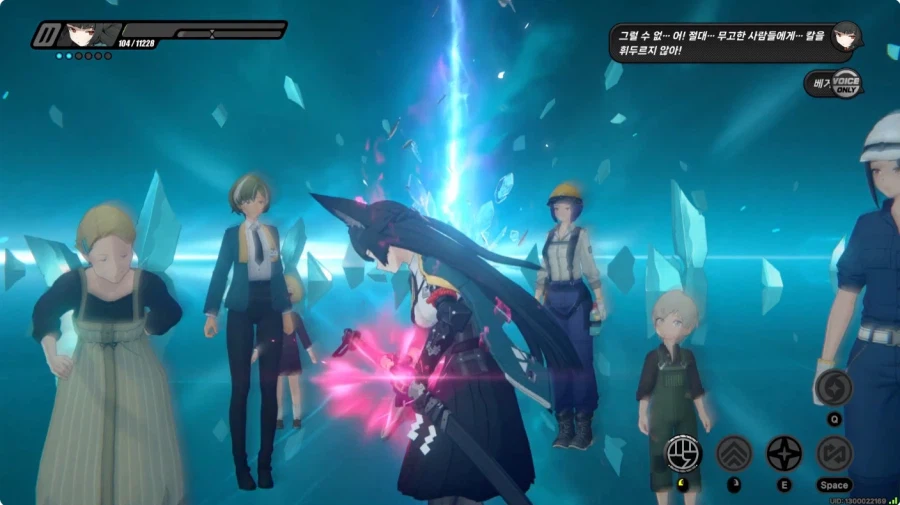Activate the fist basic attack icon
Image resolution: width=900 pixels, height=505 pixels.
684,453
